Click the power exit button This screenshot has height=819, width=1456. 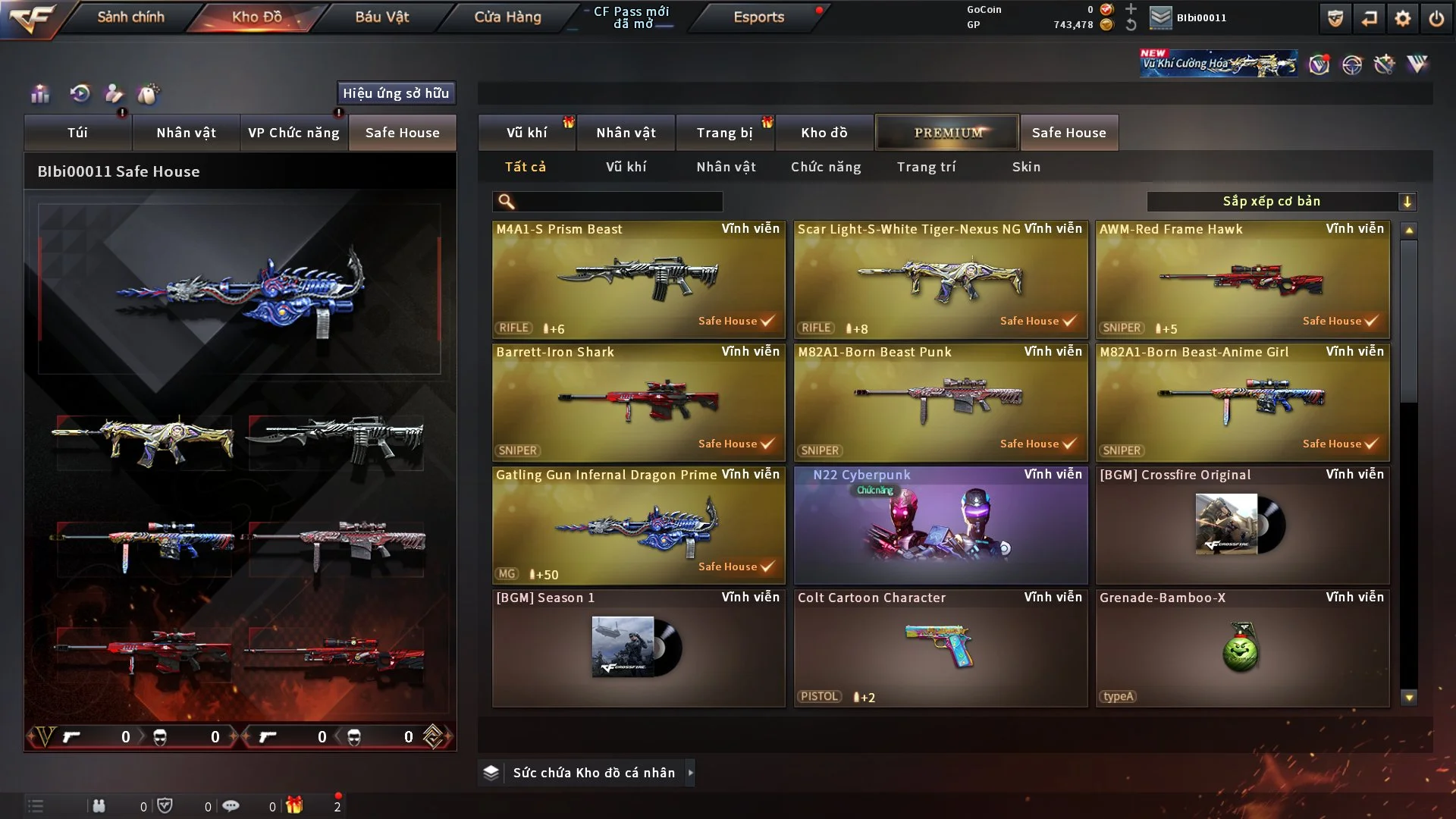pos(1436,18)
